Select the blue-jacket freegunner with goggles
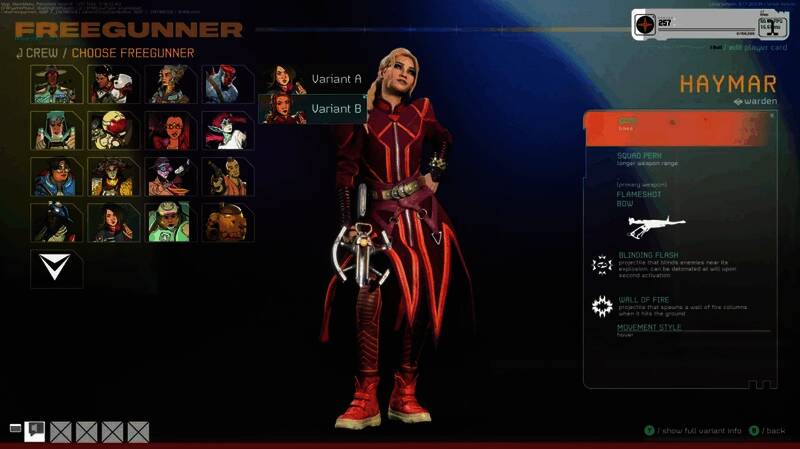This screenshot has height=449, width=800. (56, 177)
